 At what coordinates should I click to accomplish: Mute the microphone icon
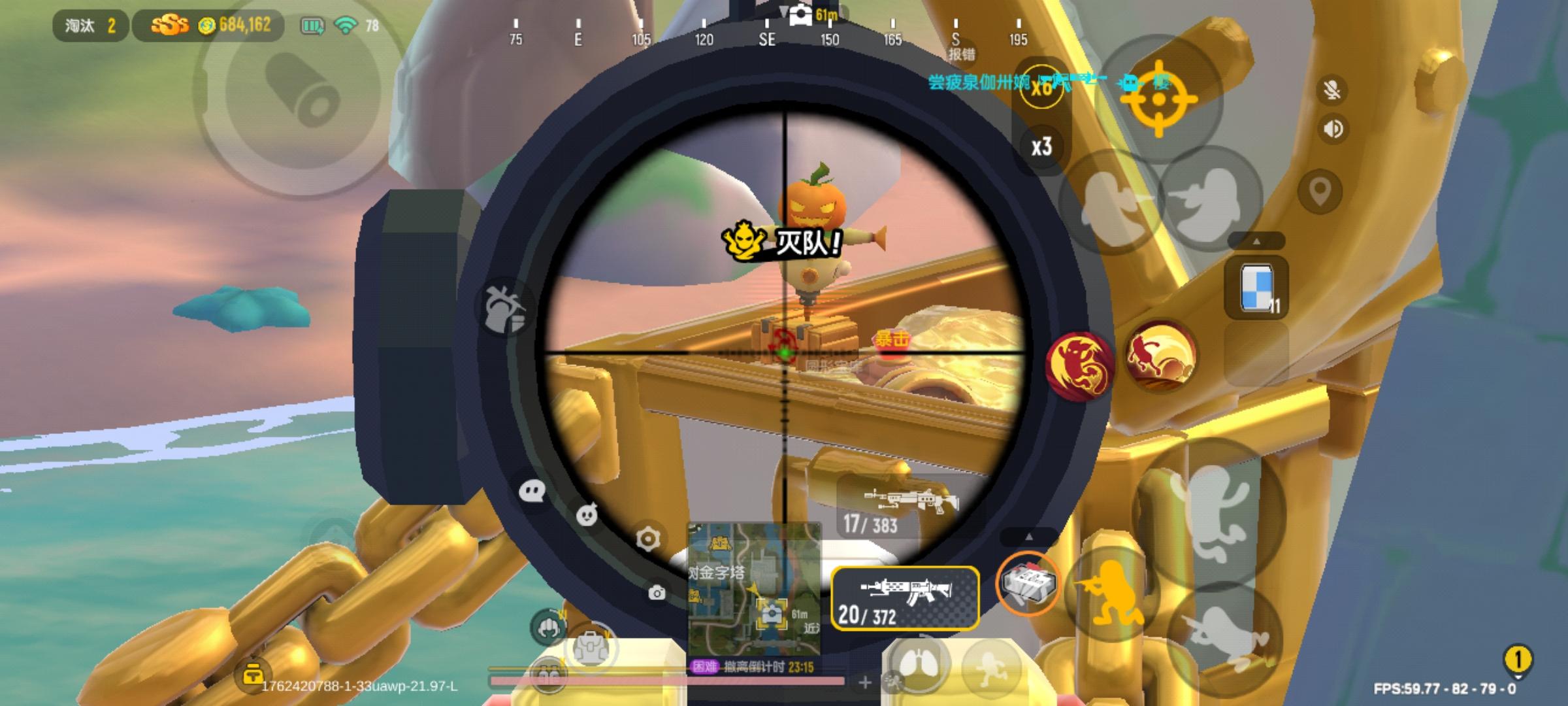point(1333,89)
